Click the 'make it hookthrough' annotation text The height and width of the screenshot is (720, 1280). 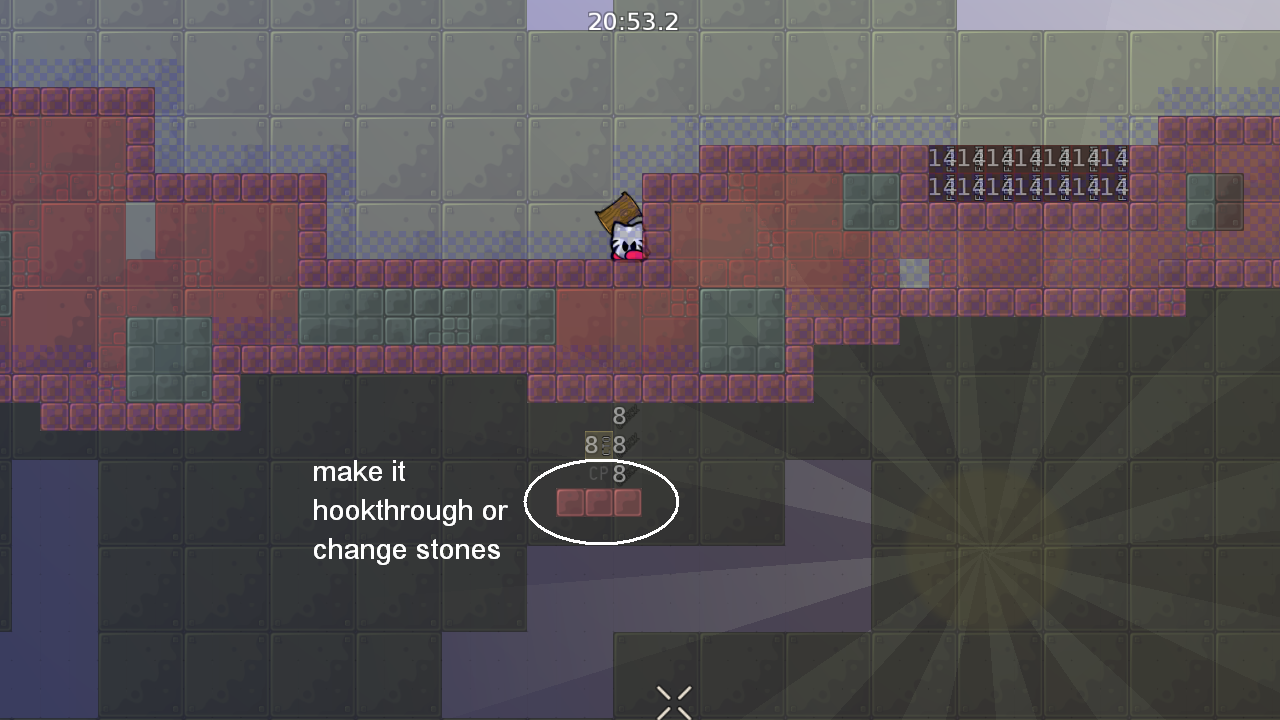(x=412, y=510)
